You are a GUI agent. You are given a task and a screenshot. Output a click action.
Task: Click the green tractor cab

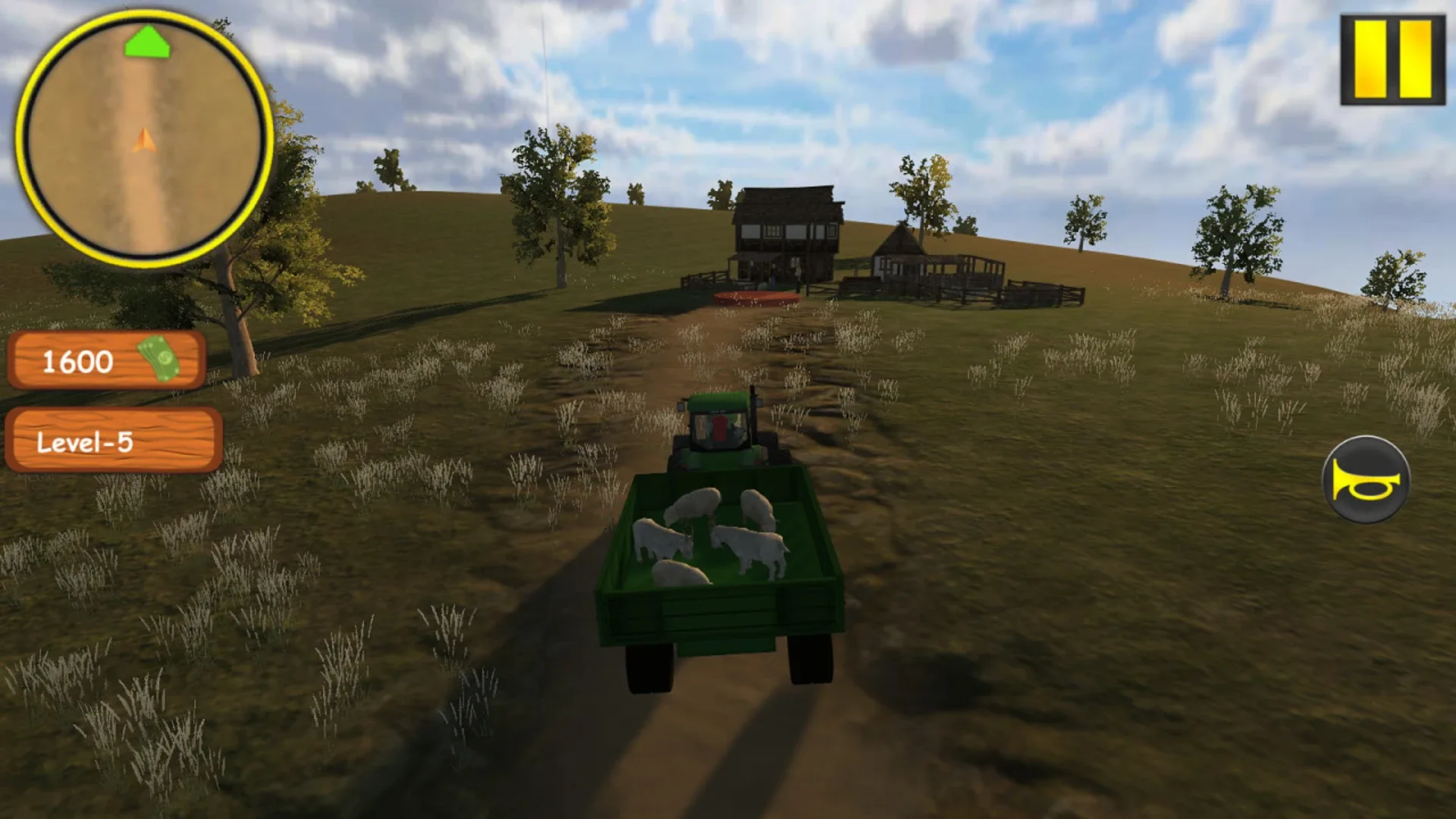click(x=720, y=421)
